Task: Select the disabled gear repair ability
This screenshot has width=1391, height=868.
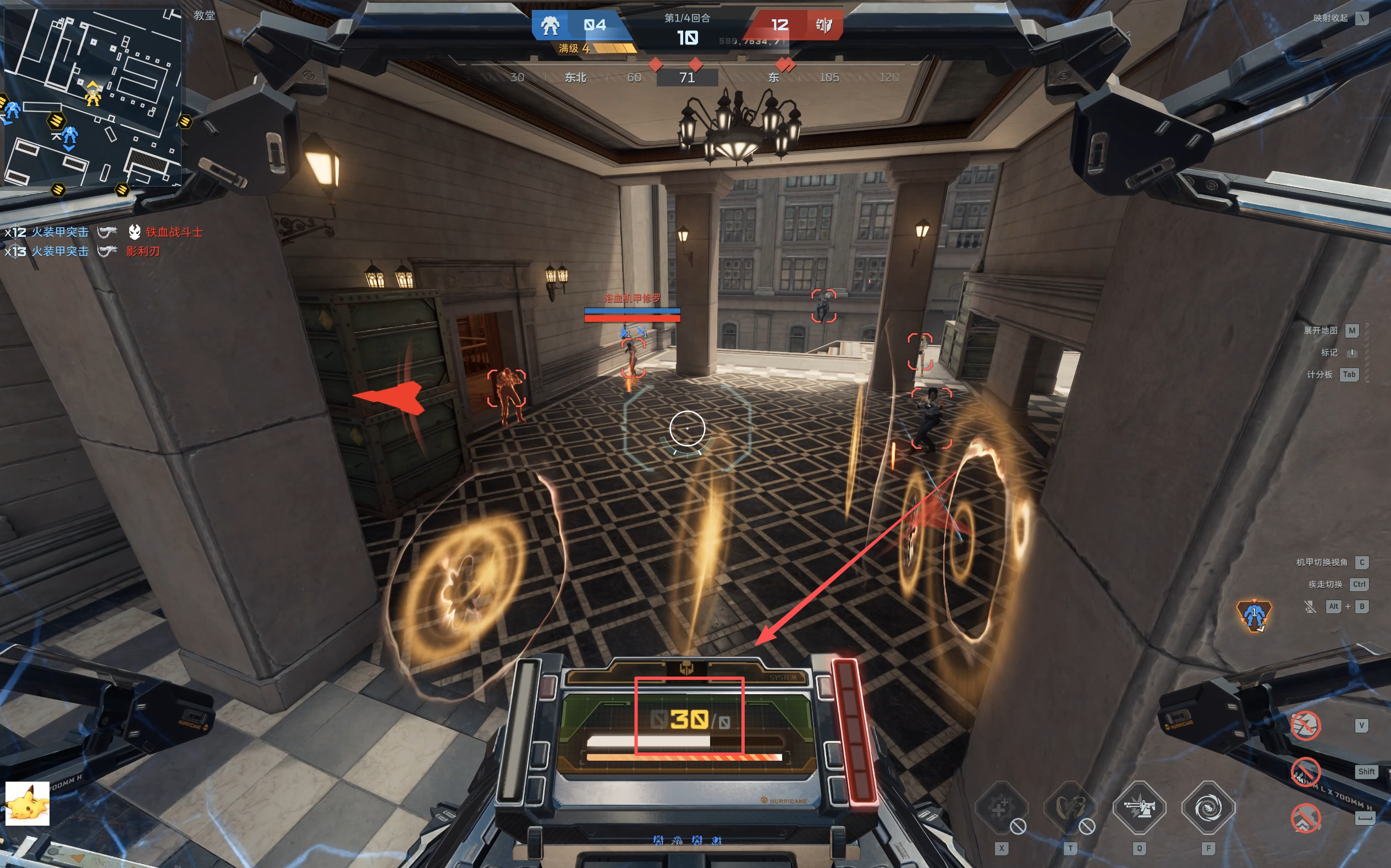Action: click(1002, 808)
